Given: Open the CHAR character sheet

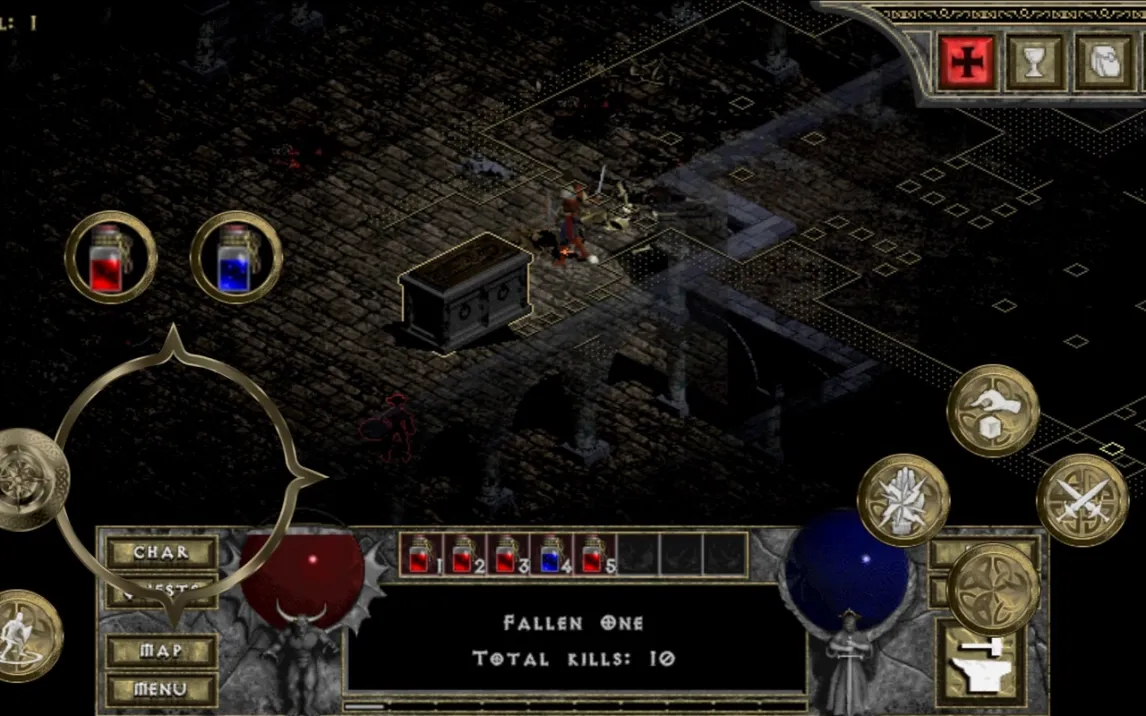Looking at the screenshot, I should [x=162, y=553].
